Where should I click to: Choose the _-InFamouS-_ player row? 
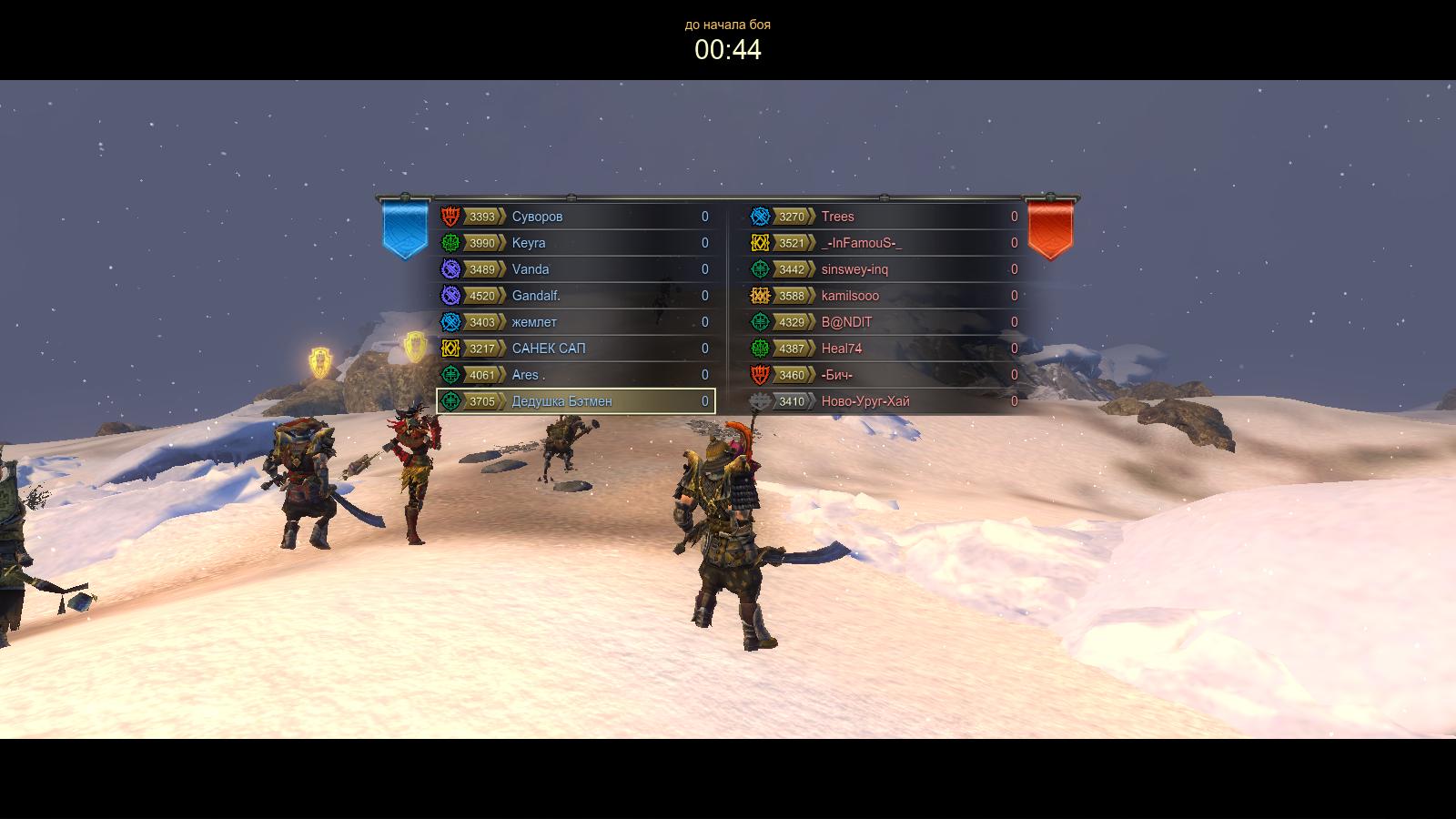pos(885,243)
